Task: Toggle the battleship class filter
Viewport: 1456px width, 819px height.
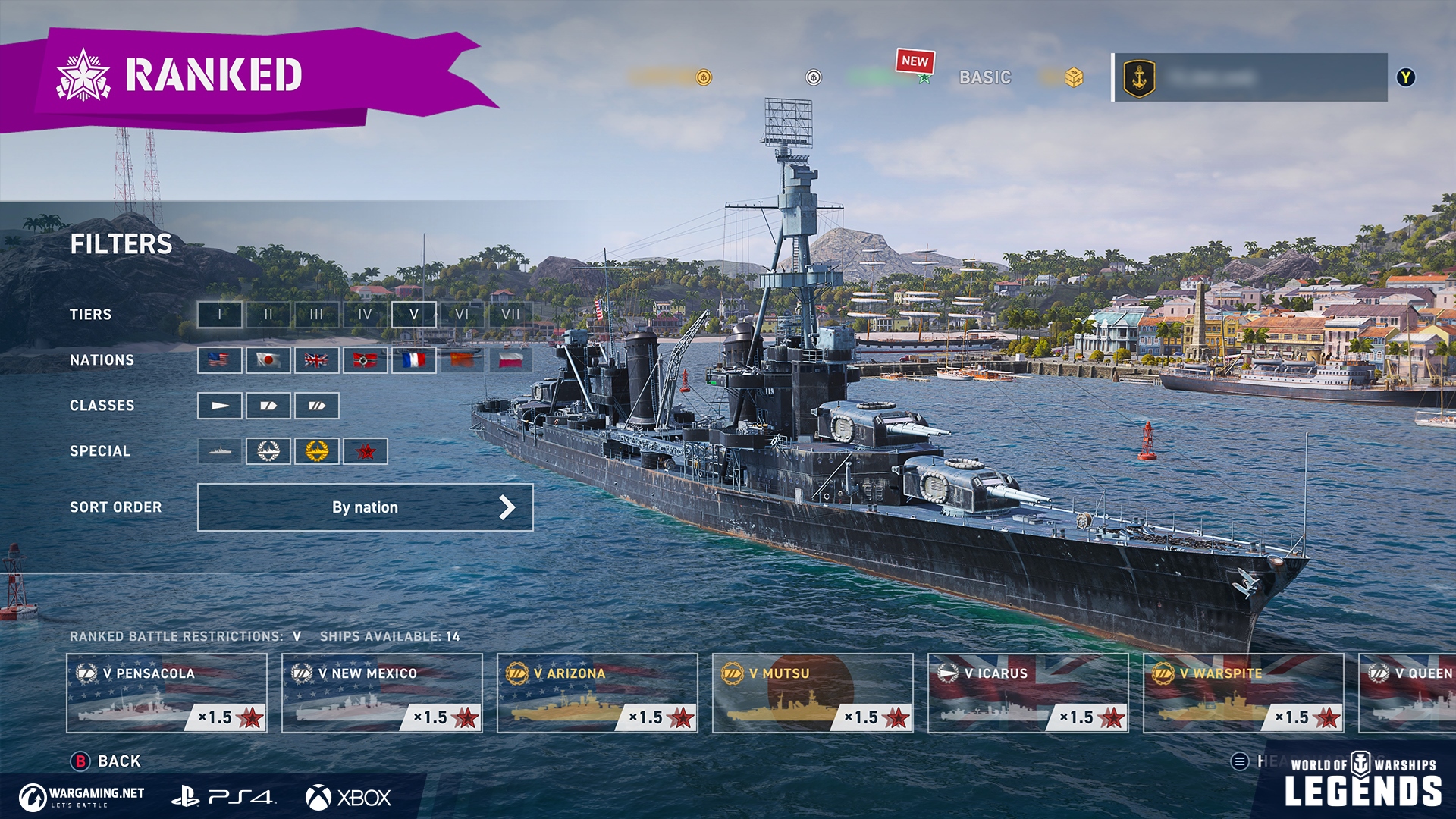Action: 317,406
